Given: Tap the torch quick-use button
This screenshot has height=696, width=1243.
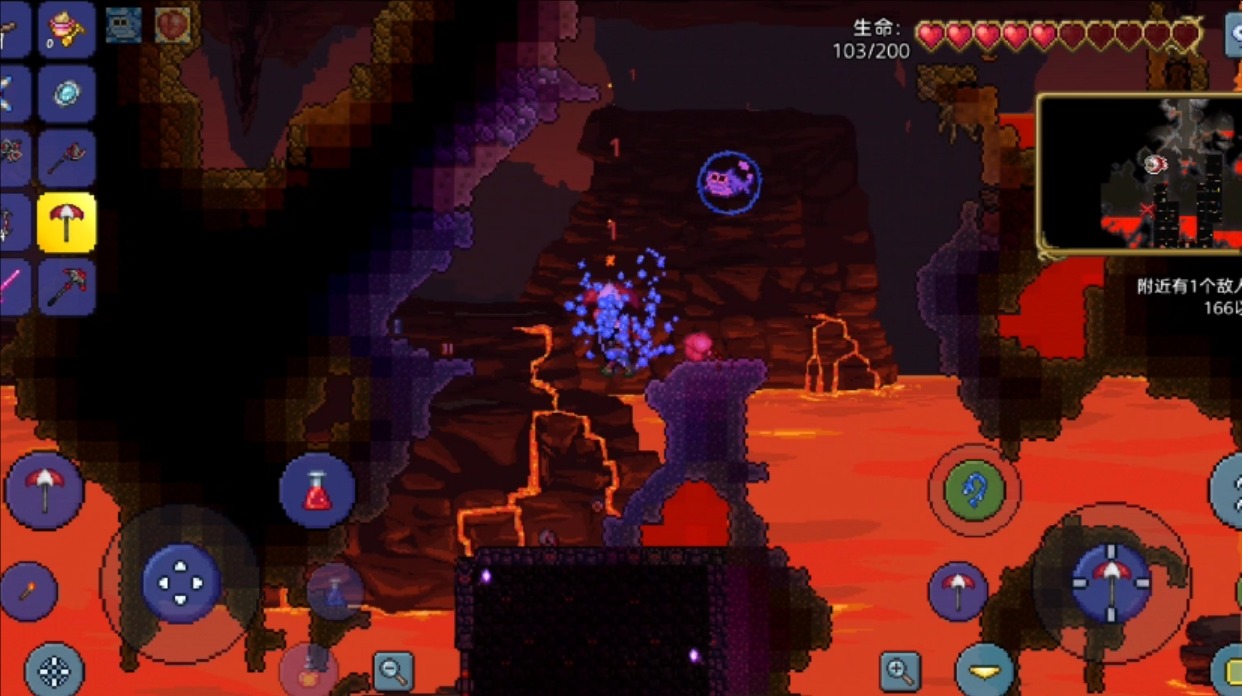Looking at the screenshot, I should click(x=29, y=591).
